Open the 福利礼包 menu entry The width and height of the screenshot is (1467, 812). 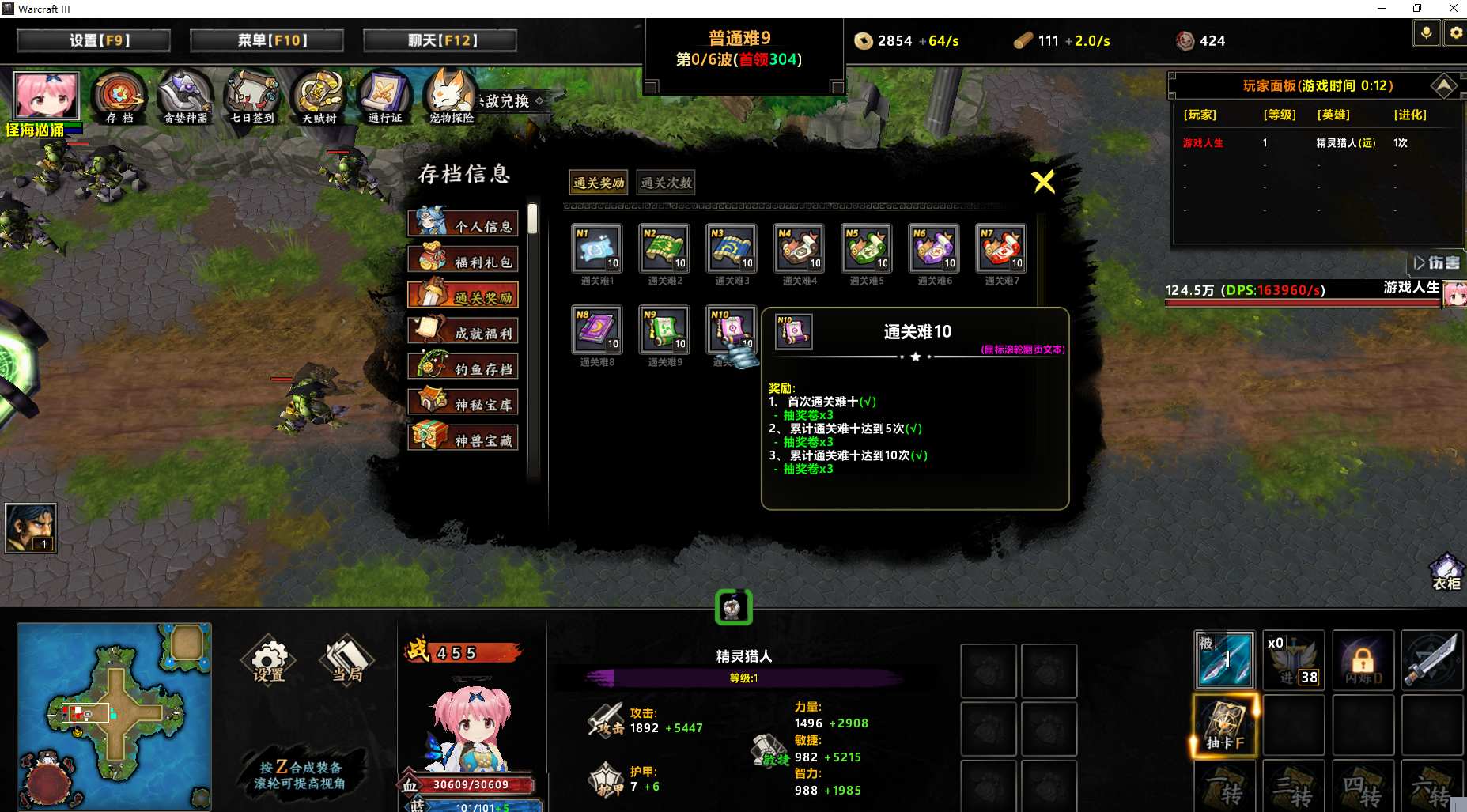coord(463,260)
